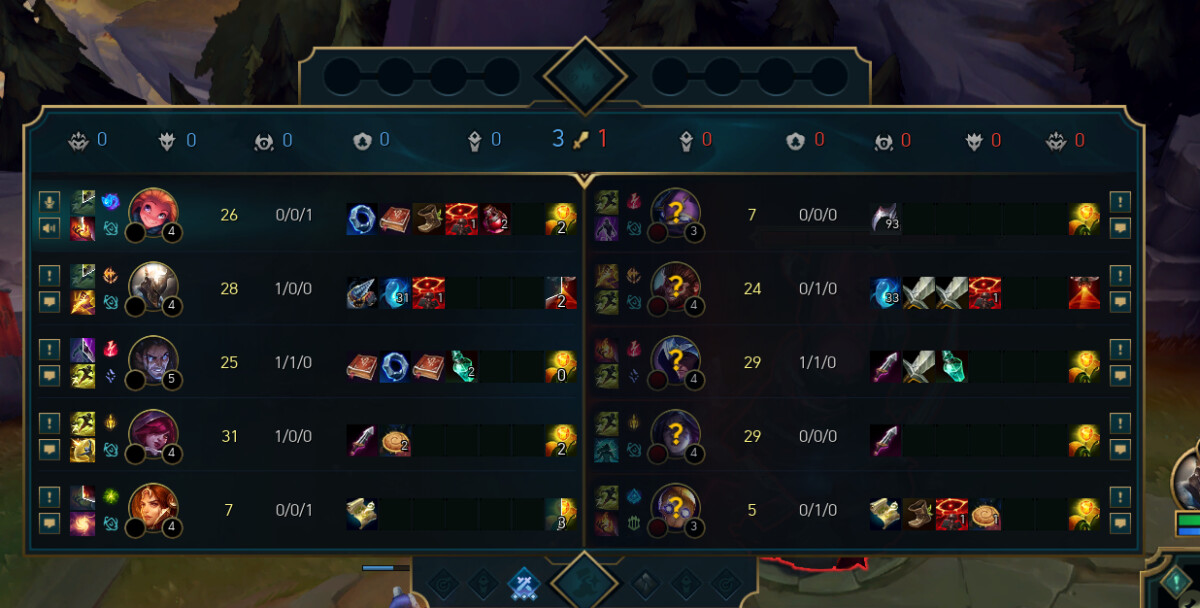Click the green potion on the 1/1/0 enemy row

951,367
